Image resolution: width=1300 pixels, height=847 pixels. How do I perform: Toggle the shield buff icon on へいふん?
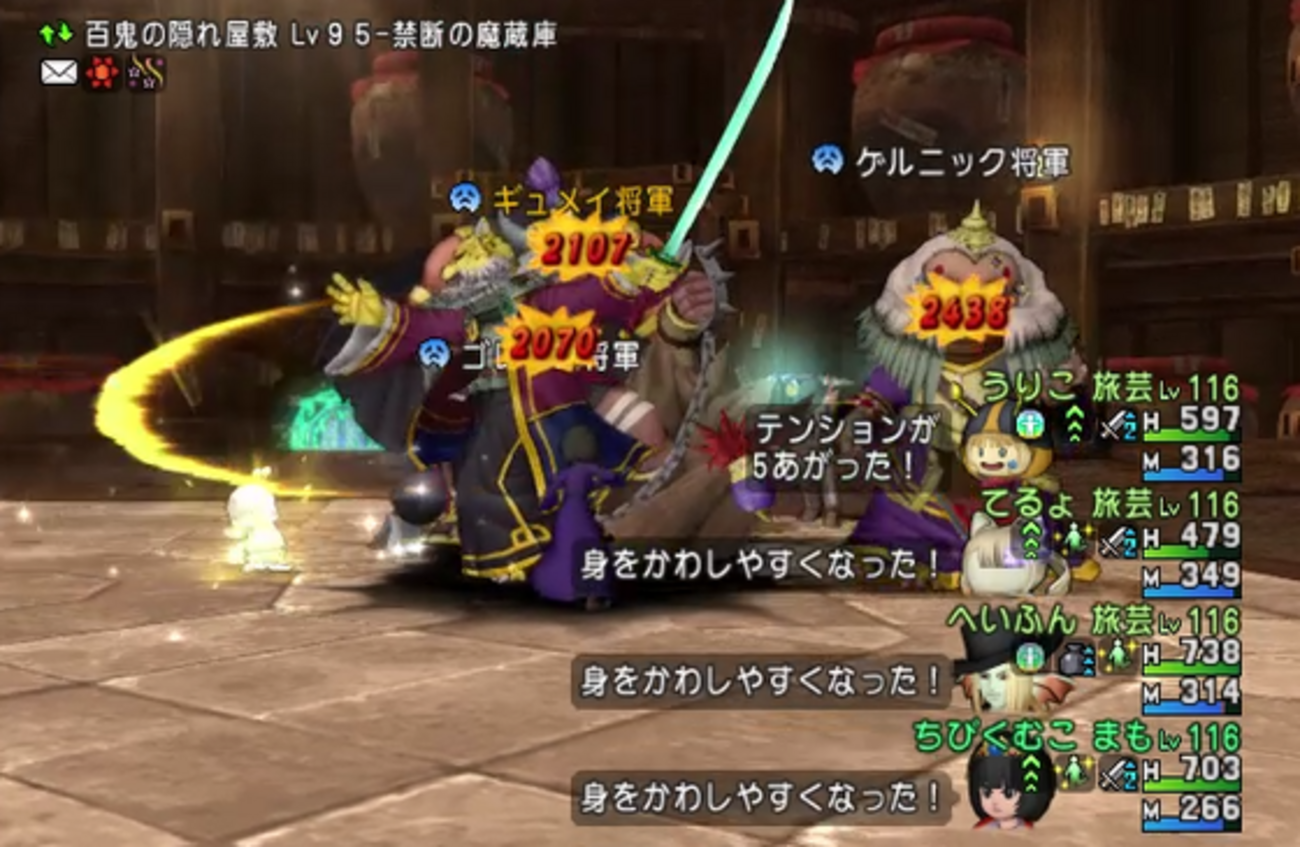click(1032, 653)
